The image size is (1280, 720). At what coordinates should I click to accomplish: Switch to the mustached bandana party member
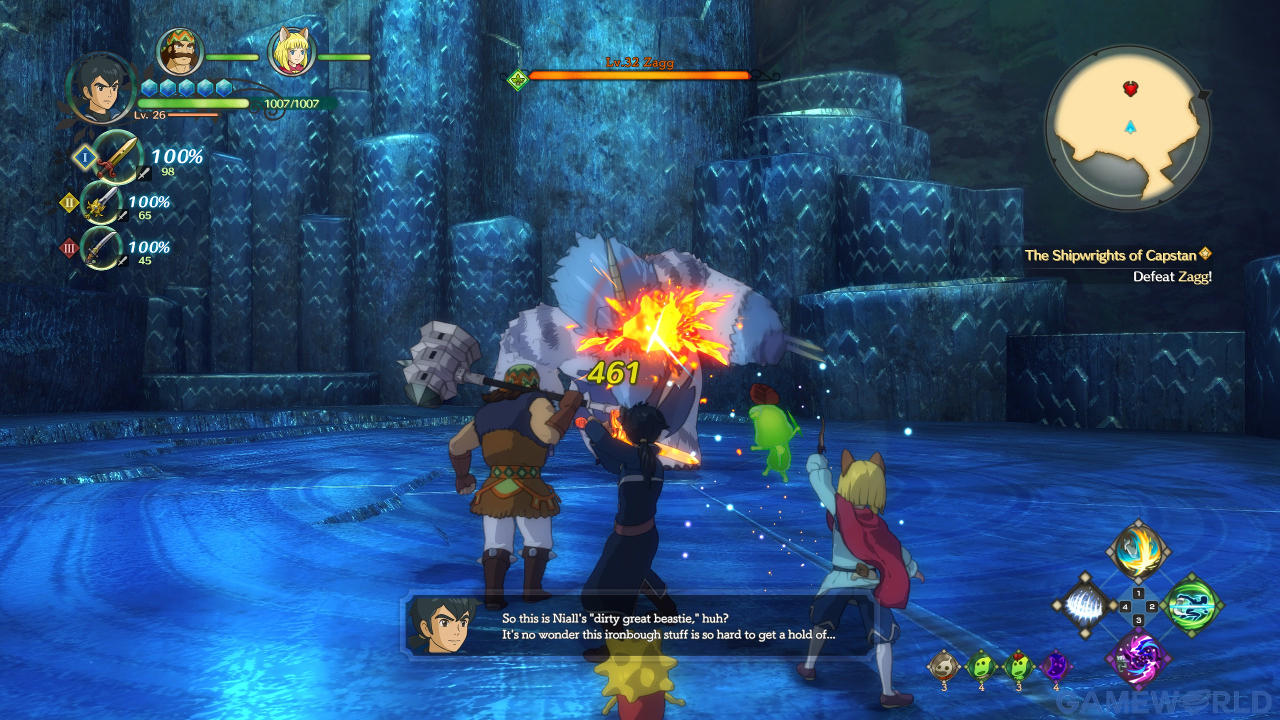(x=181, y=52)
